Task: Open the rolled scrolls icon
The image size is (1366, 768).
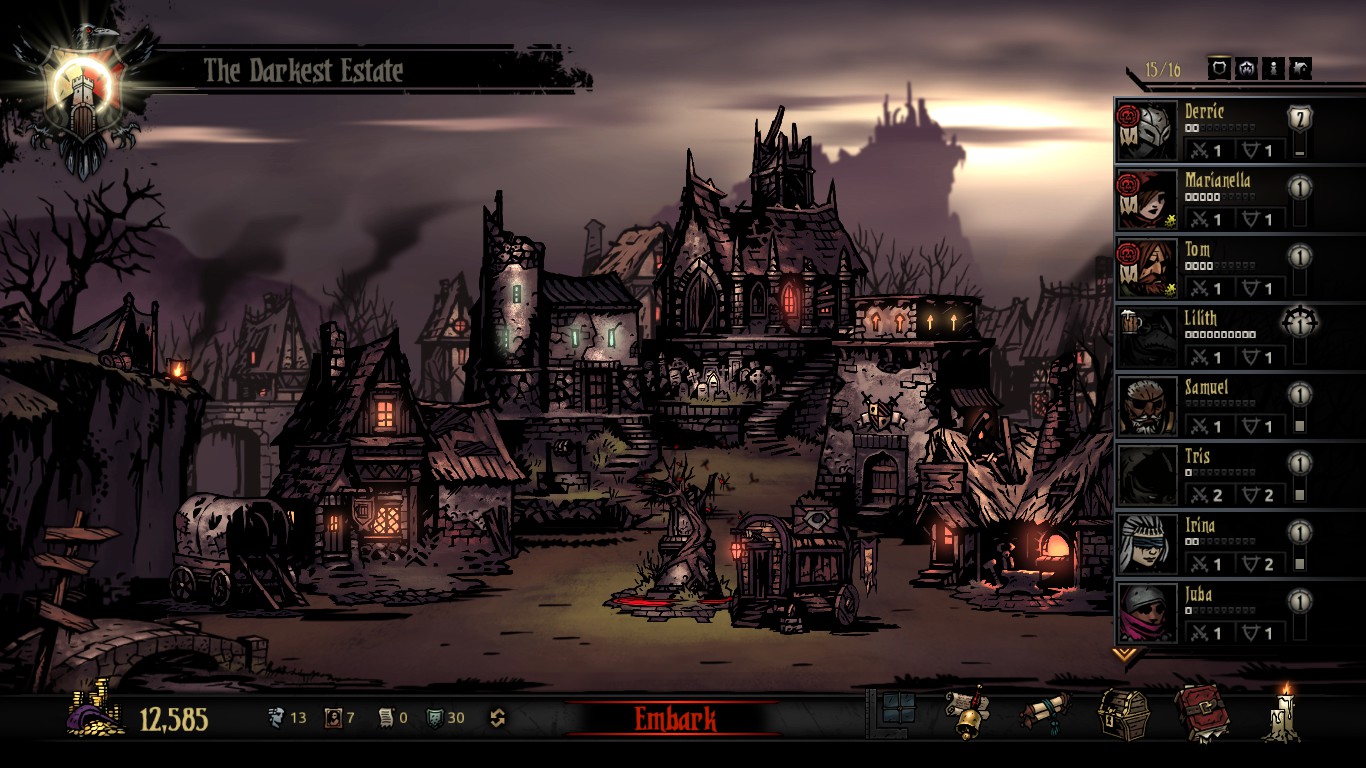Action: 1044,712
